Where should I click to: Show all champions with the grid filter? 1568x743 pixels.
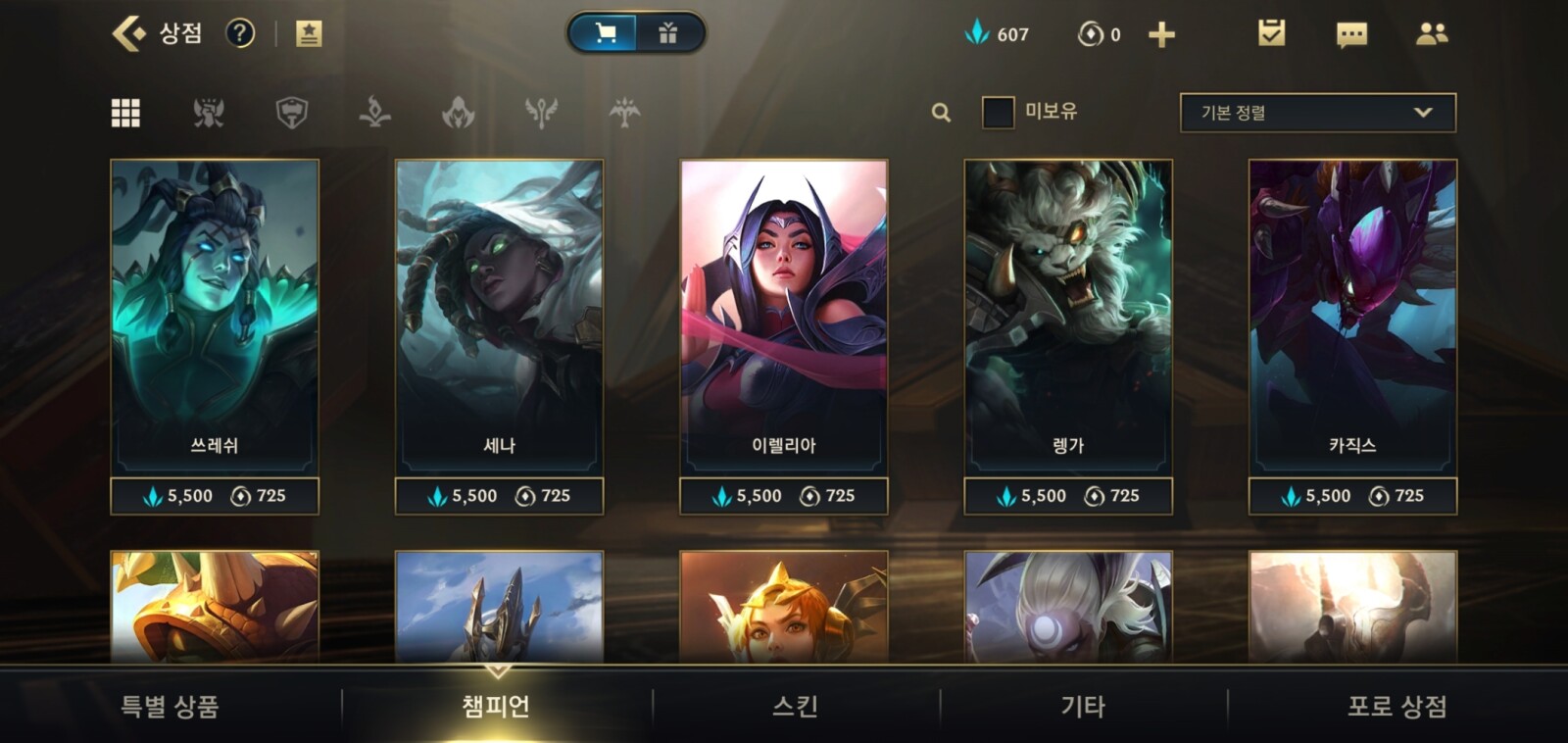coord(125,113)
